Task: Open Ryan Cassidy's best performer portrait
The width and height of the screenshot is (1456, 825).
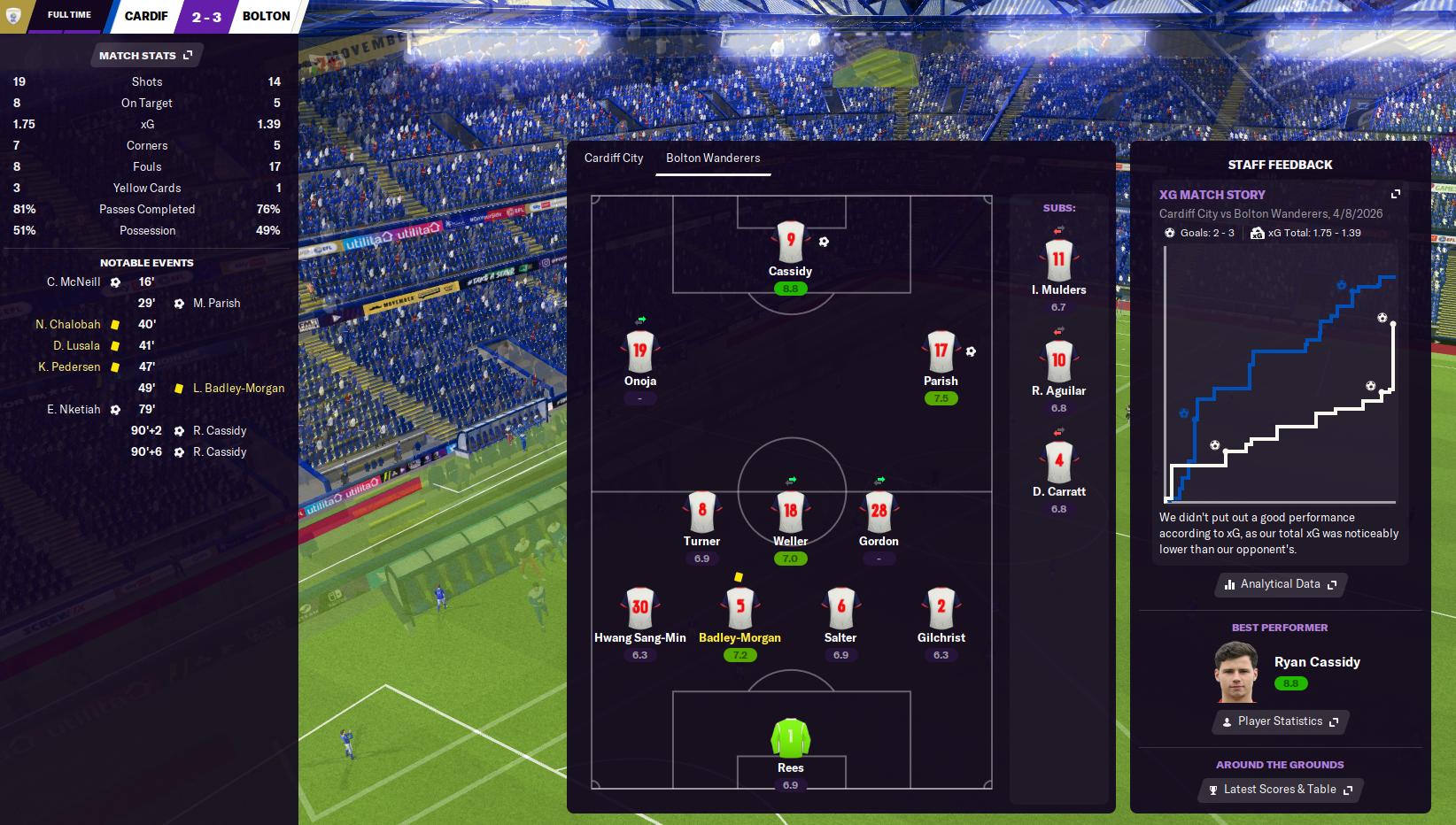Action: click(1236, 673)
